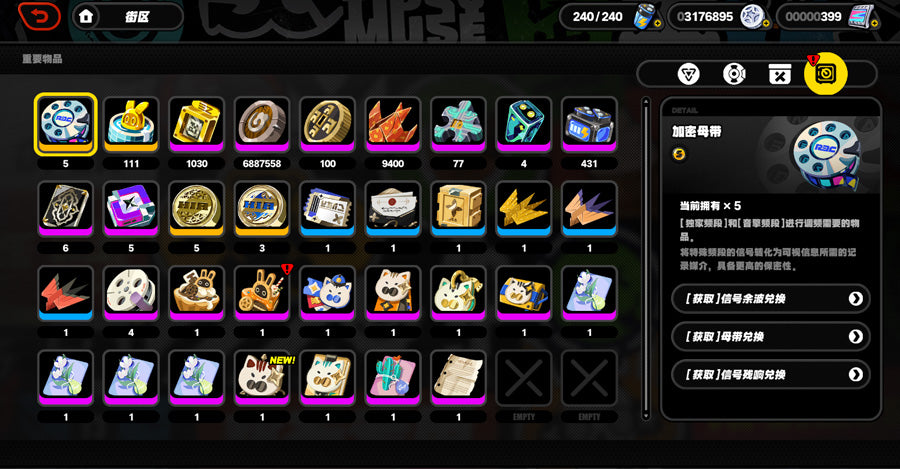
Task: Select the encrypted master tape item slot
Action: tap(66, 124)
